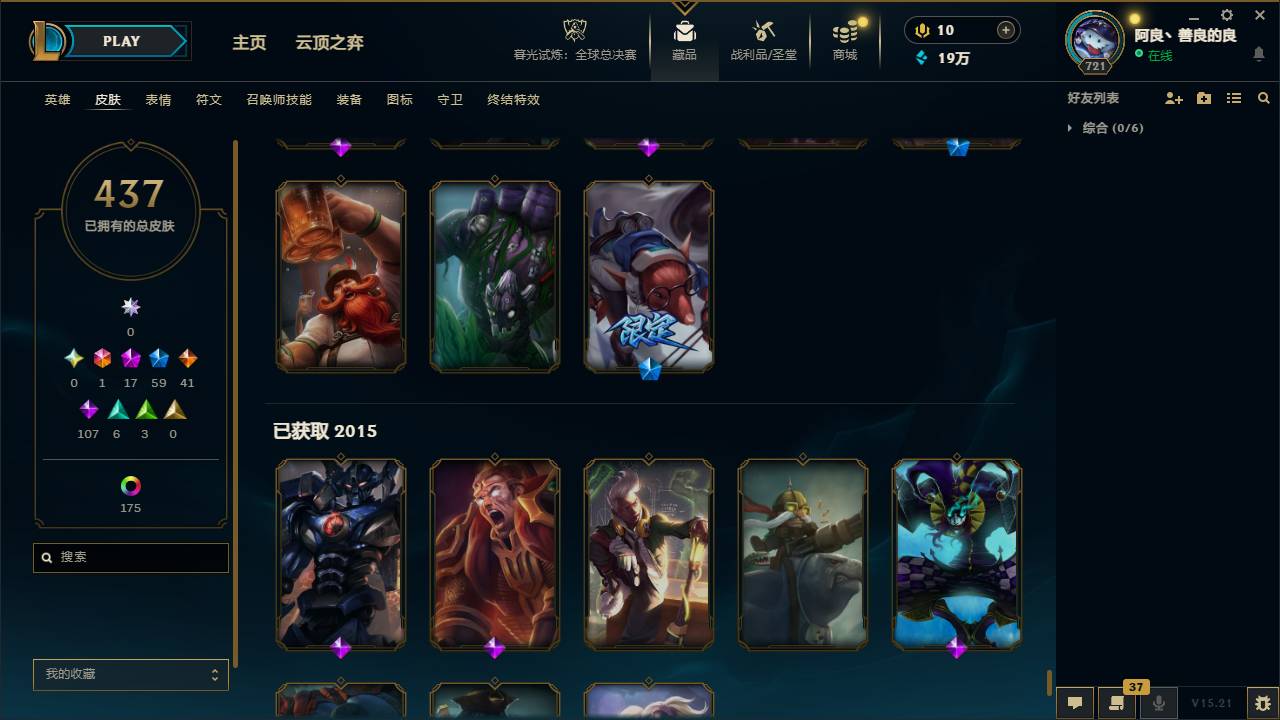Click inside the 搜索 search field
This screenshot has height=720, width=1280.
(130, 557)
